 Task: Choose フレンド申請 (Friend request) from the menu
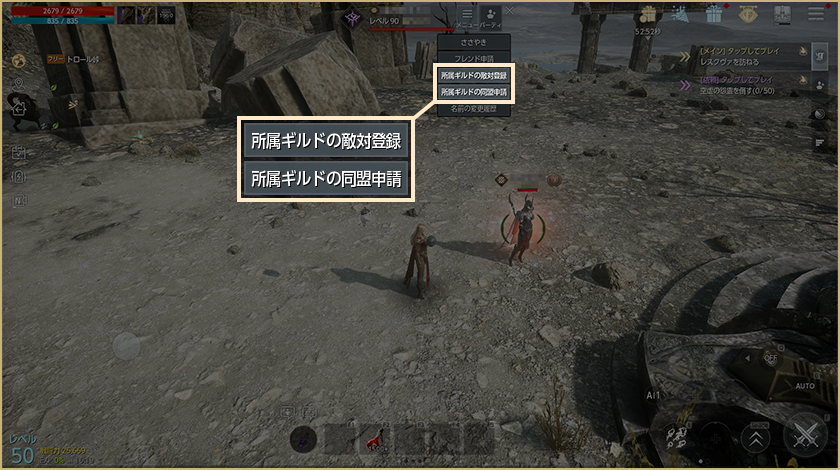(474, 59)
